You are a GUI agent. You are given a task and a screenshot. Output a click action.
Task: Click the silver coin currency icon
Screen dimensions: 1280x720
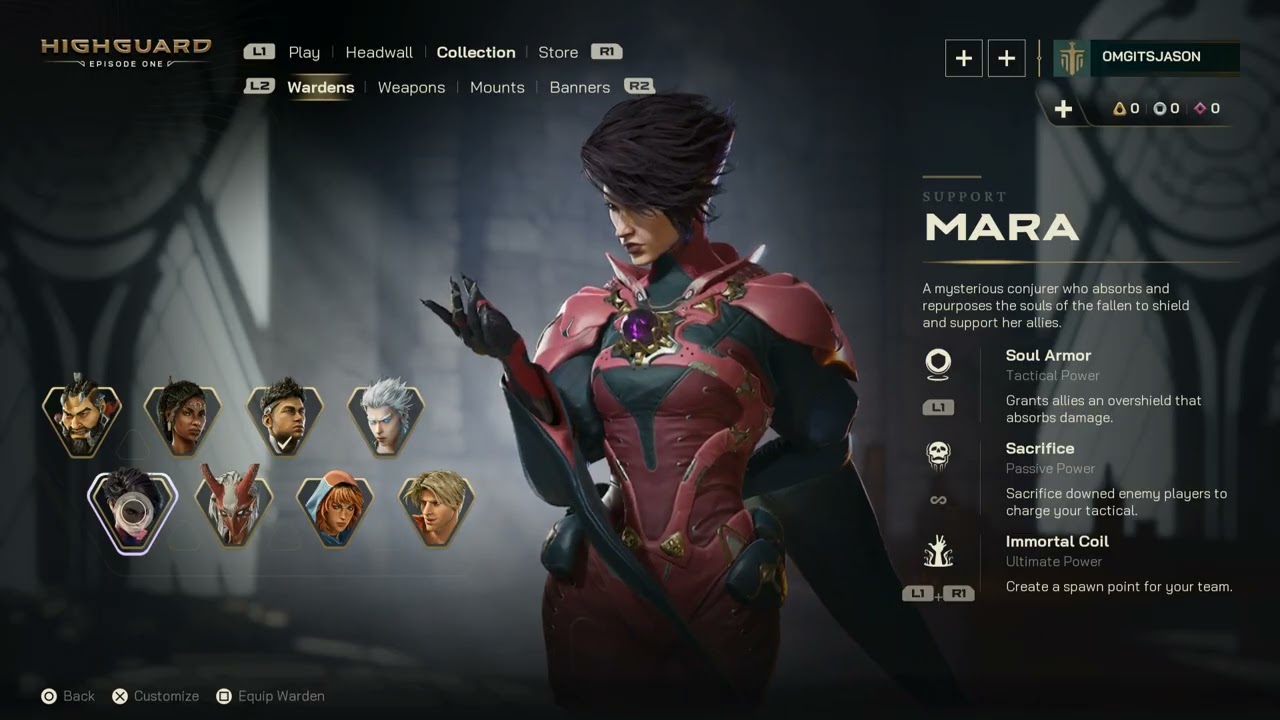[1158, 108]
